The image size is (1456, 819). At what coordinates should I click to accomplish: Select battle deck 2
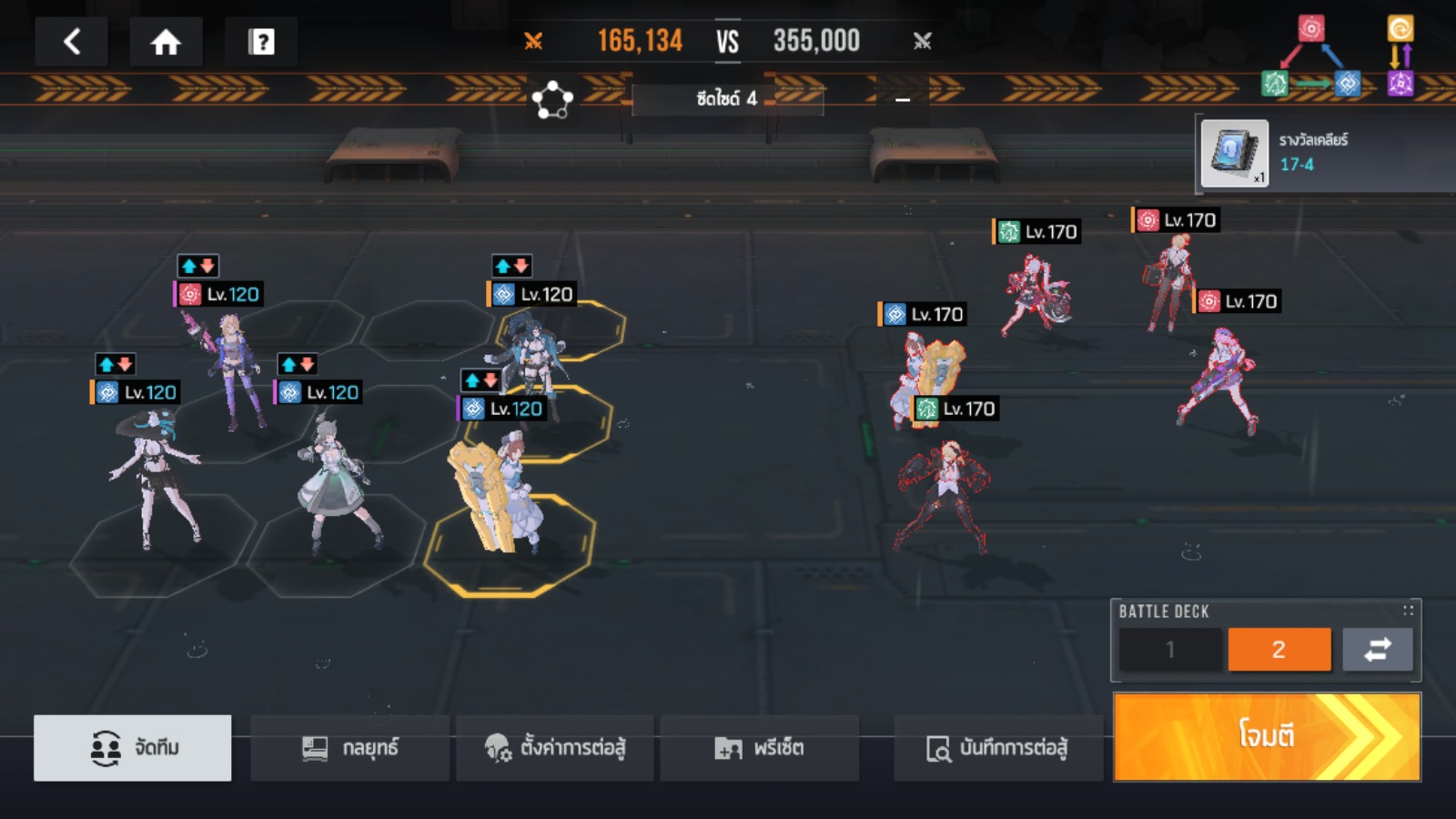[1279, 650]
